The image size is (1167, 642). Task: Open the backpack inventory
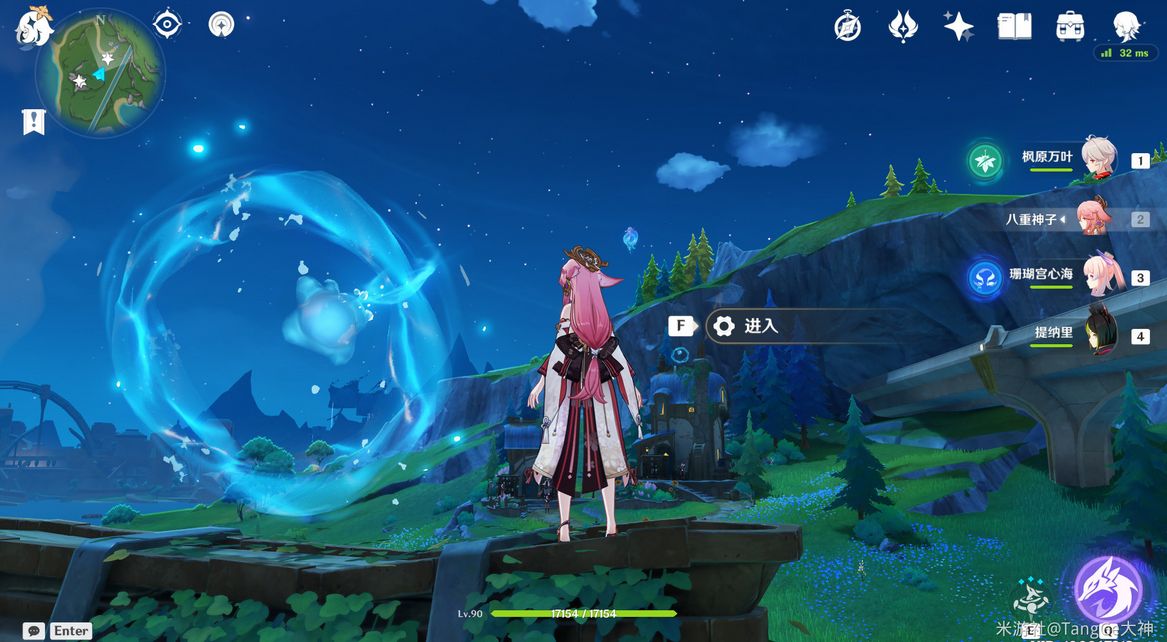(x=1071, y=27)
